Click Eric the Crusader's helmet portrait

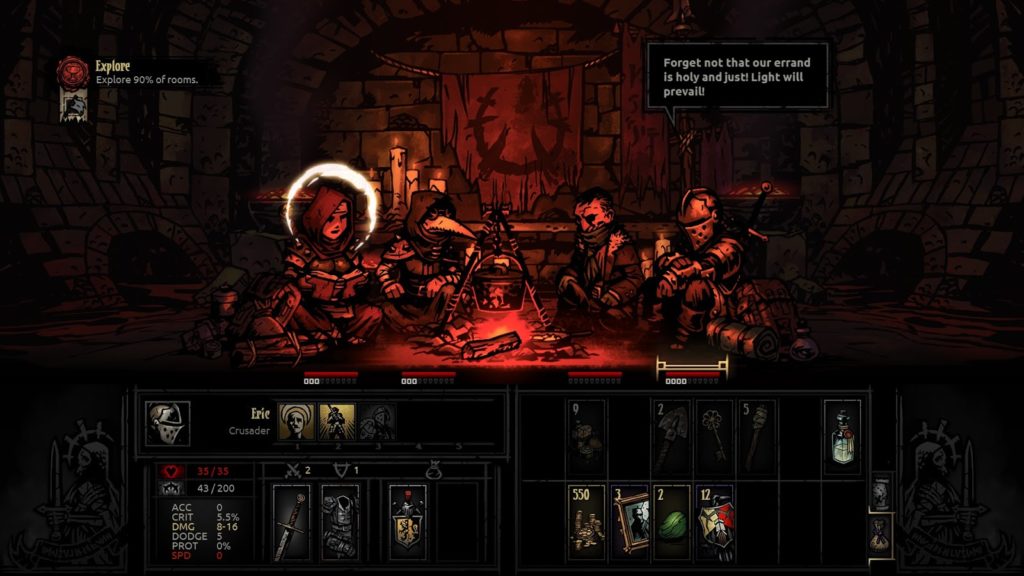pyautogui.click(x=168, y=424)
